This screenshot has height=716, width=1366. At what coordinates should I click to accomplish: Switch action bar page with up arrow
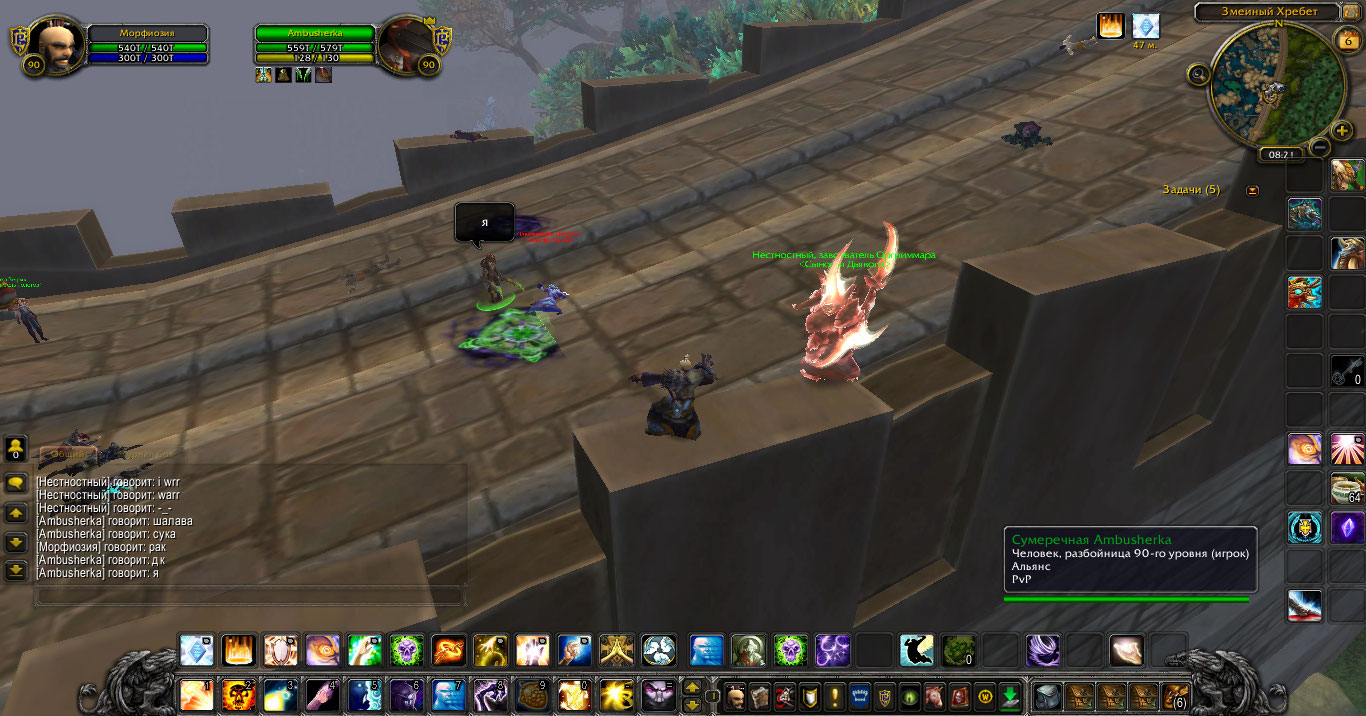click(691, 687)
